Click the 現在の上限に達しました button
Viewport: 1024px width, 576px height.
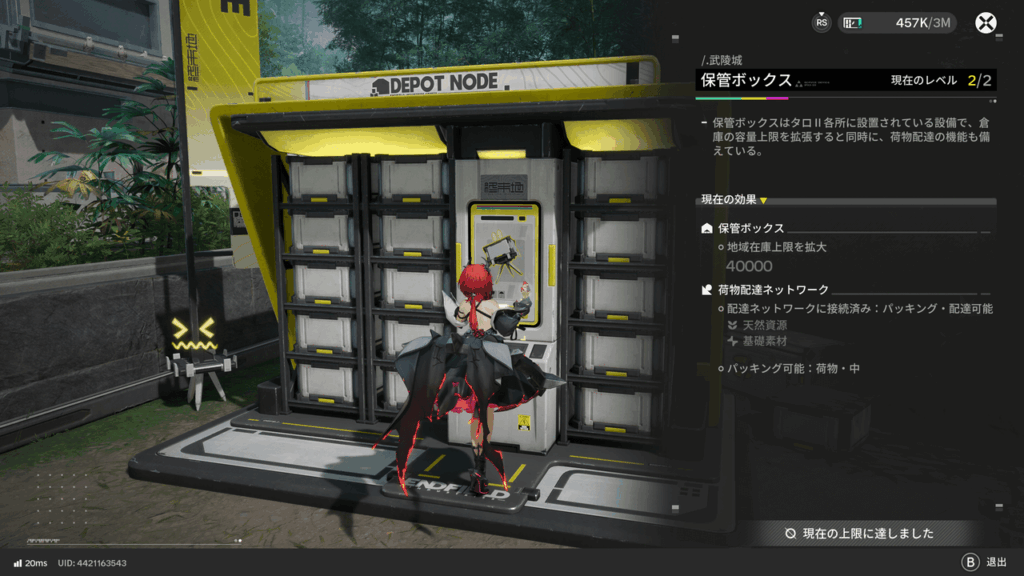coord(860,533)
